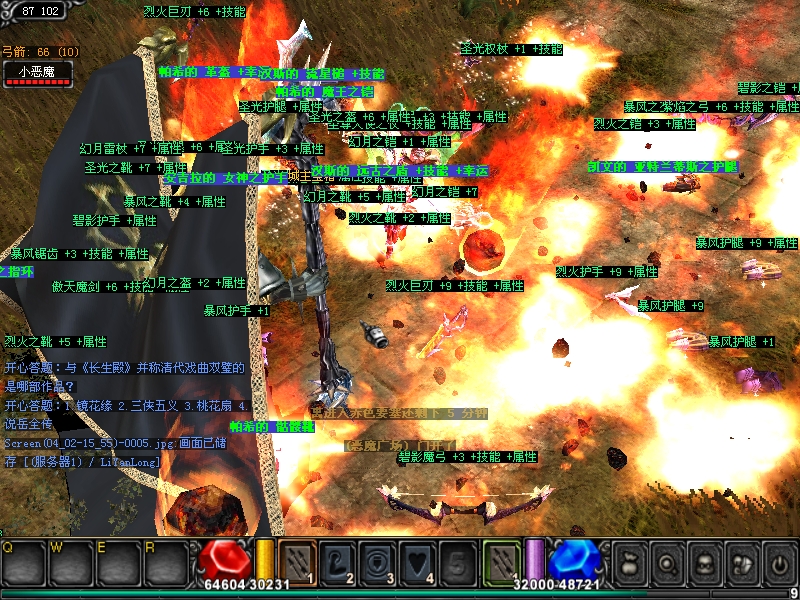800x600 pixels.
Task: Pick the R quick-item slot
Action: coord(166,564)
